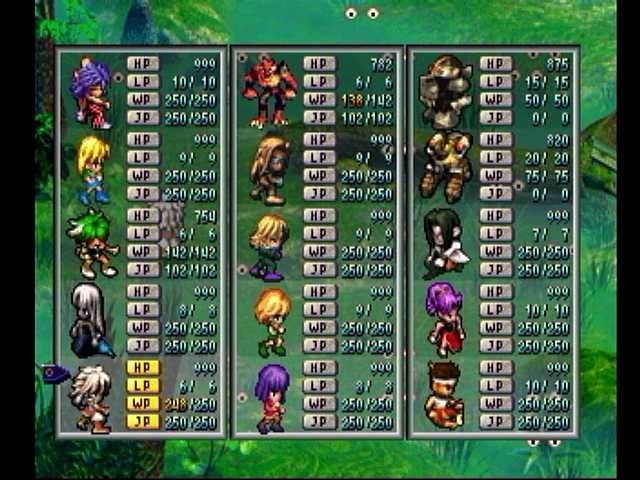Pick the robot with 875 HP
Viewport: 640px width, 480px height.
pos(444,90)
